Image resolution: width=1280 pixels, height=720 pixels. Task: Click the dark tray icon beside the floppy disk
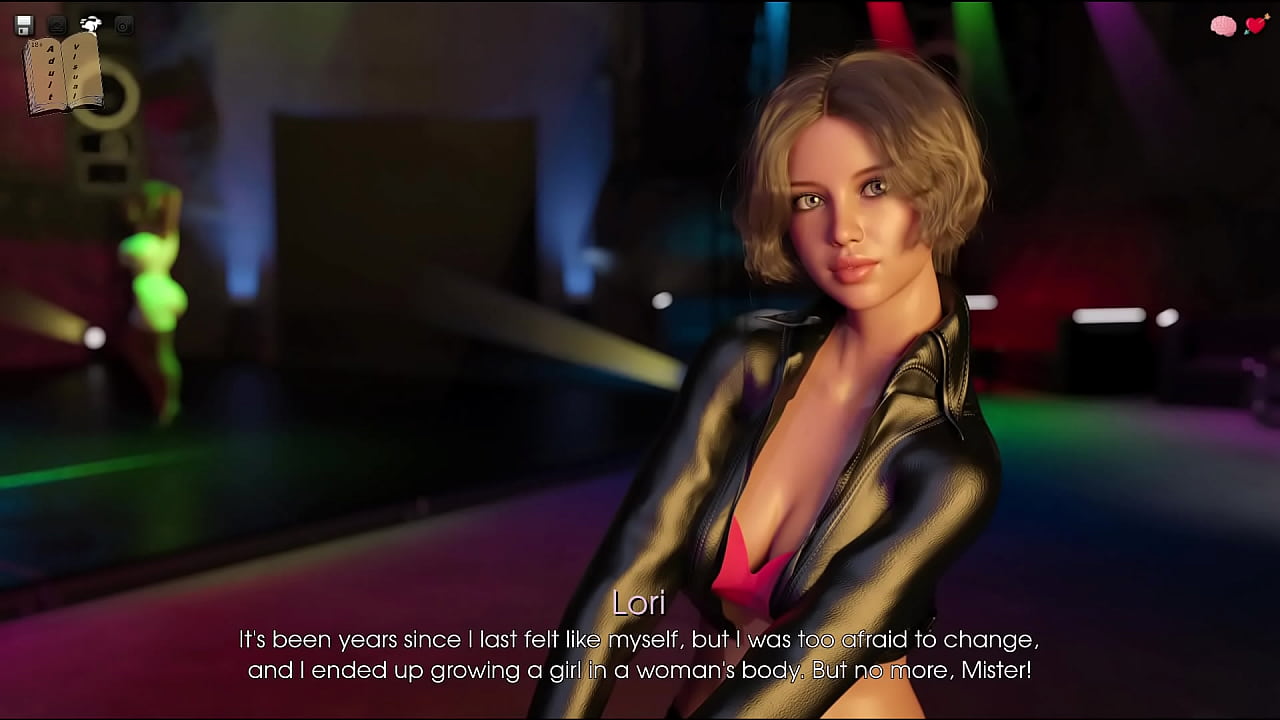[x=58, y=25]
